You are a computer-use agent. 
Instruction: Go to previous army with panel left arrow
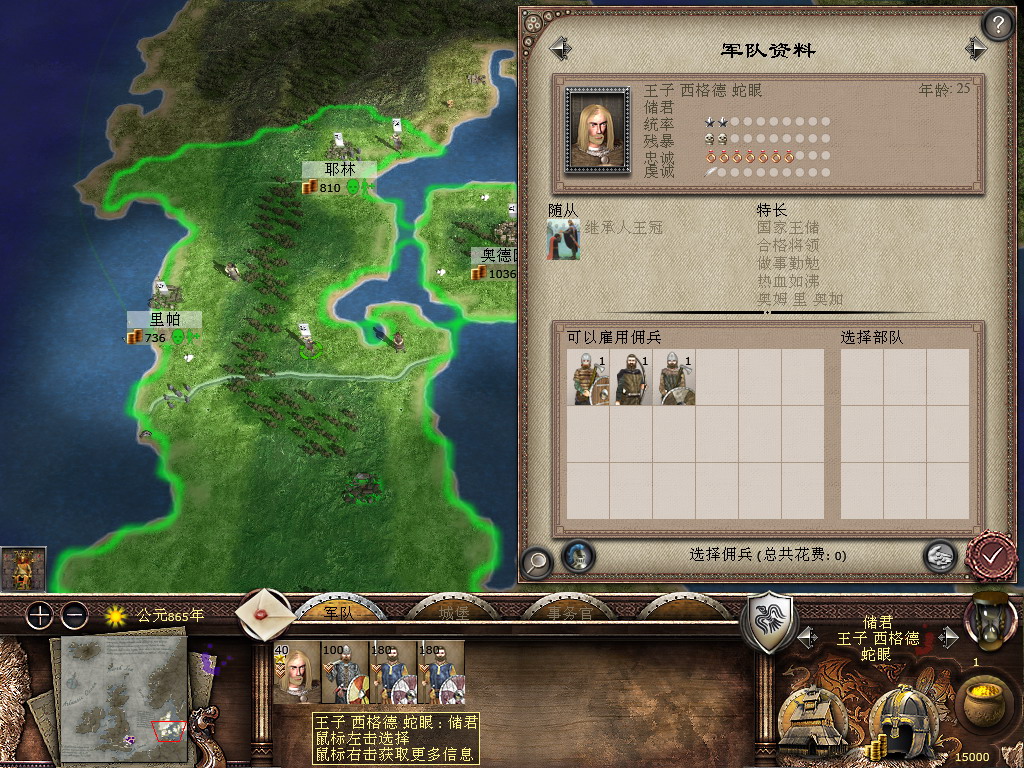tap(559, 48)
